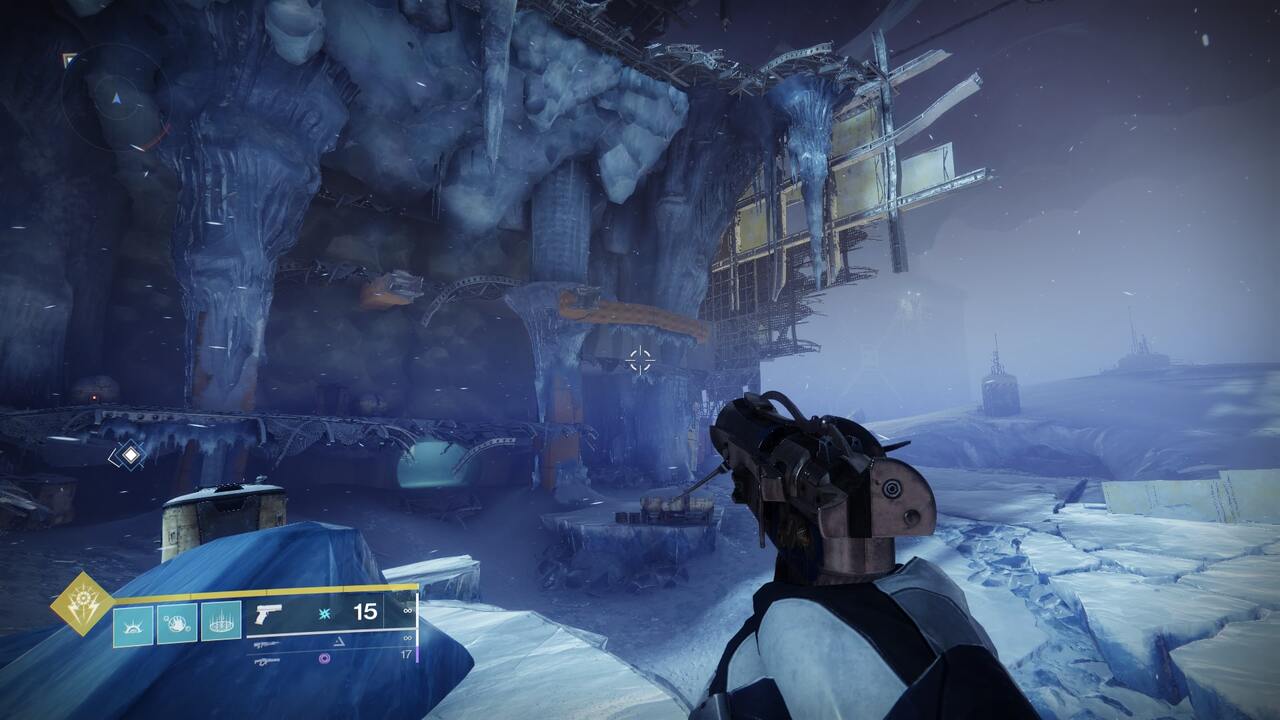Click the heavy ammo value 17

tap(408, 654)
